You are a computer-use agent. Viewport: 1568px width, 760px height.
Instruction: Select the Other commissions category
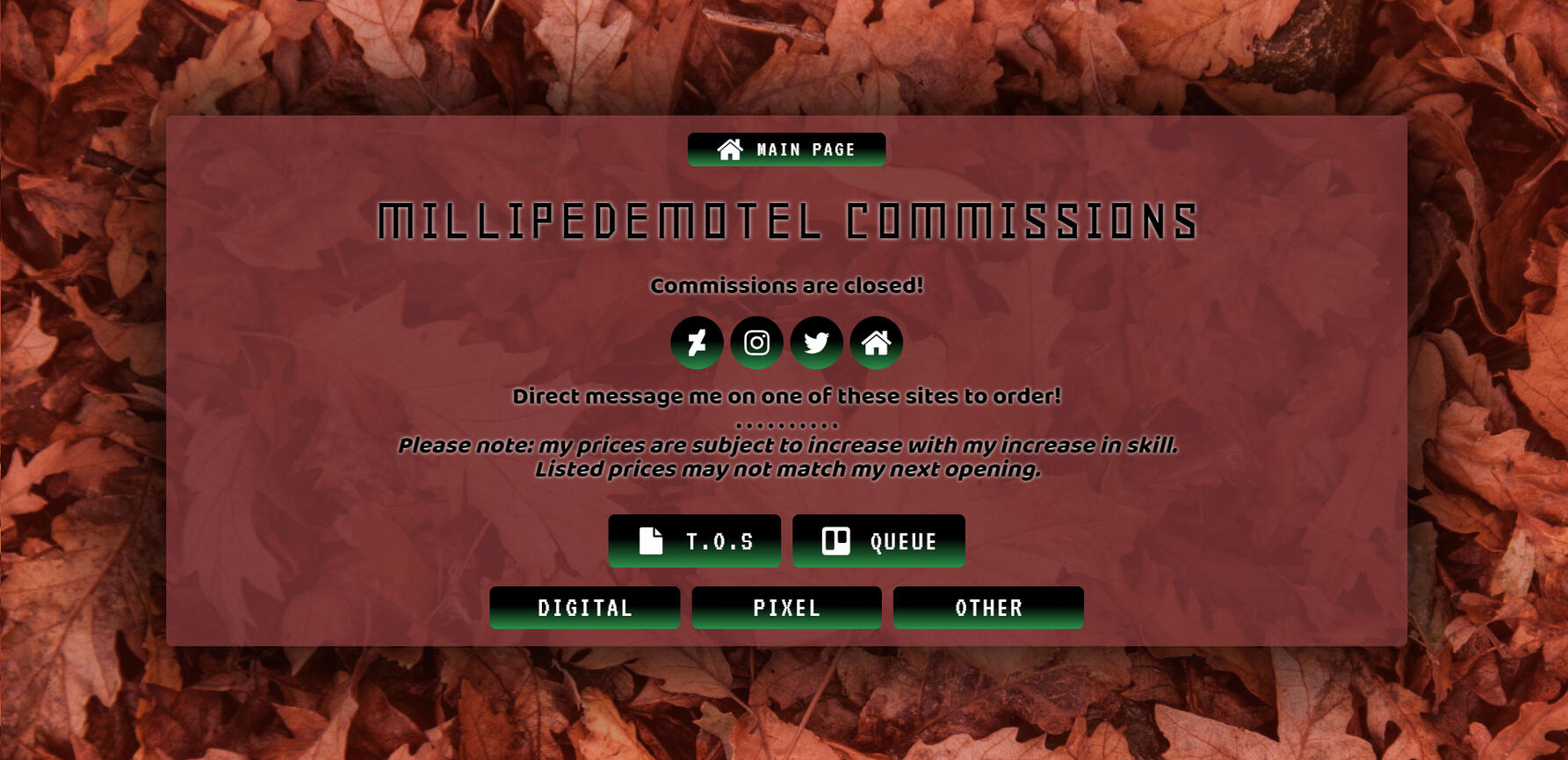(988, 608)
